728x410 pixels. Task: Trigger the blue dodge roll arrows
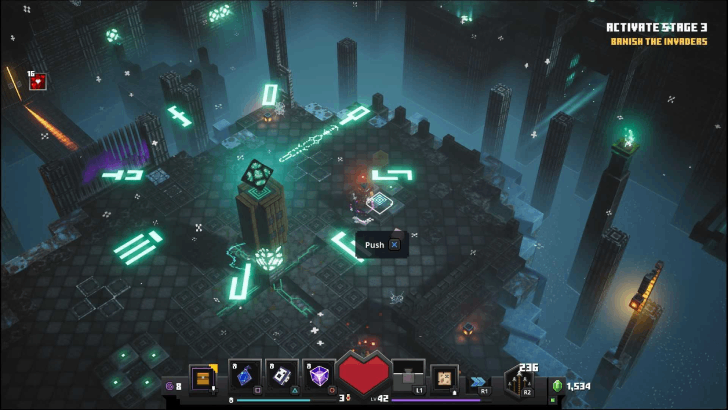[x=478, y=381]
